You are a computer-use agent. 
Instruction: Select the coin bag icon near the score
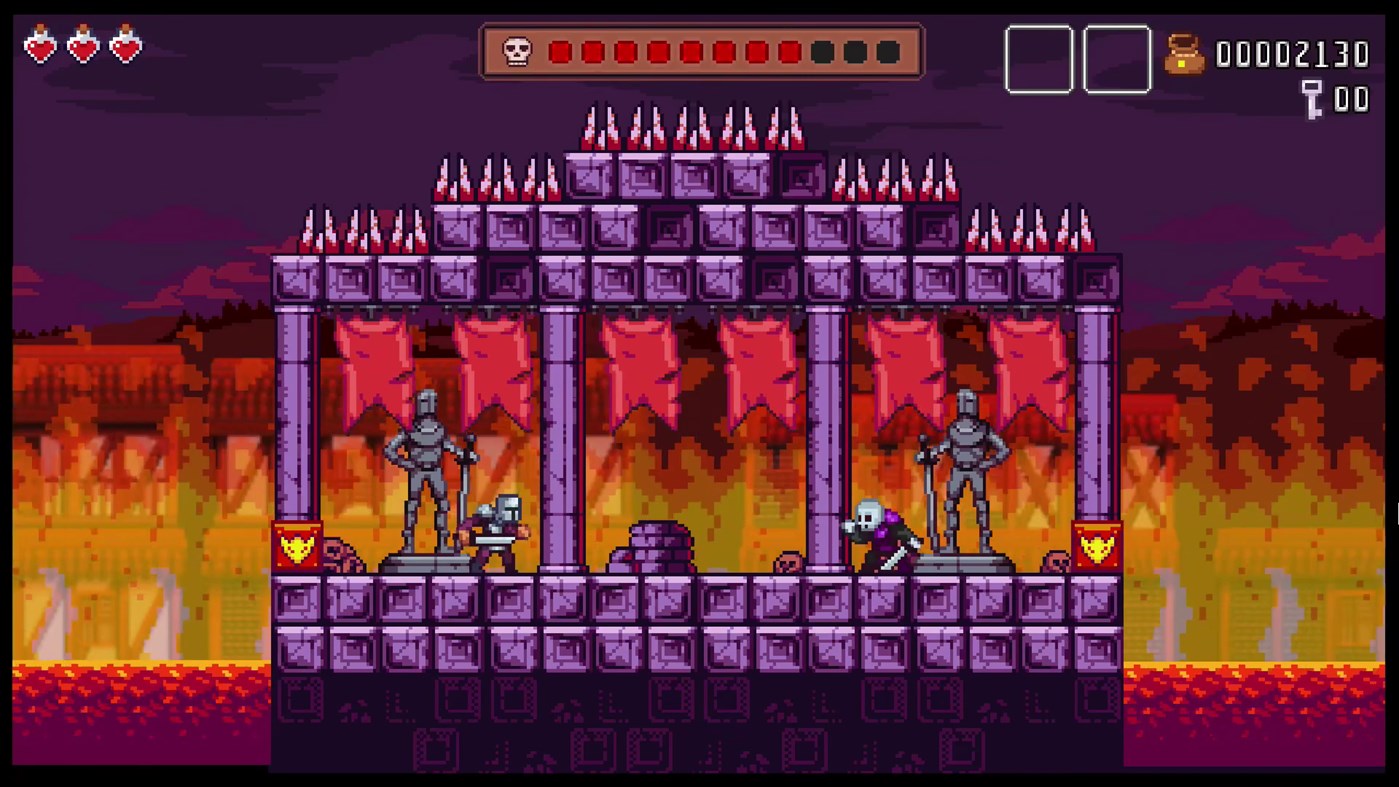pyautogui.click(x=1185, y=55)
